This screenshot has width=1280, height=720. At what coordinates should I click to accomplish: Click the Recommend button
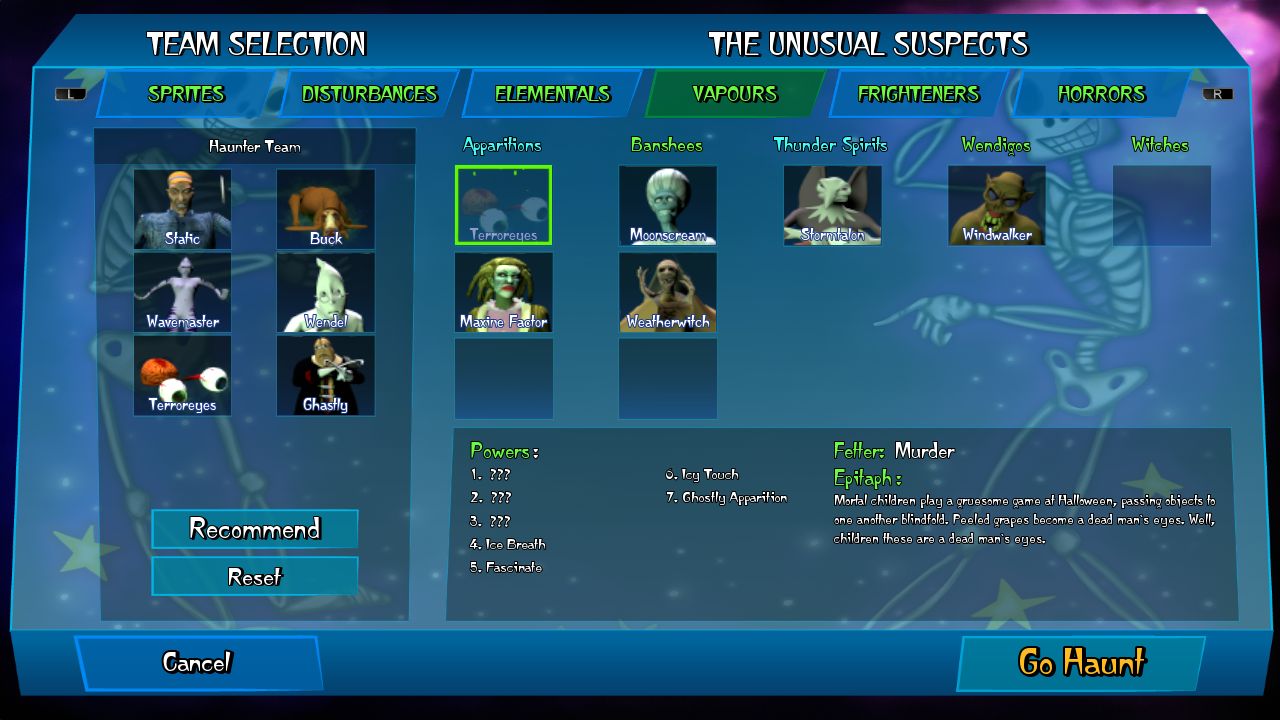tap(254, 529)
